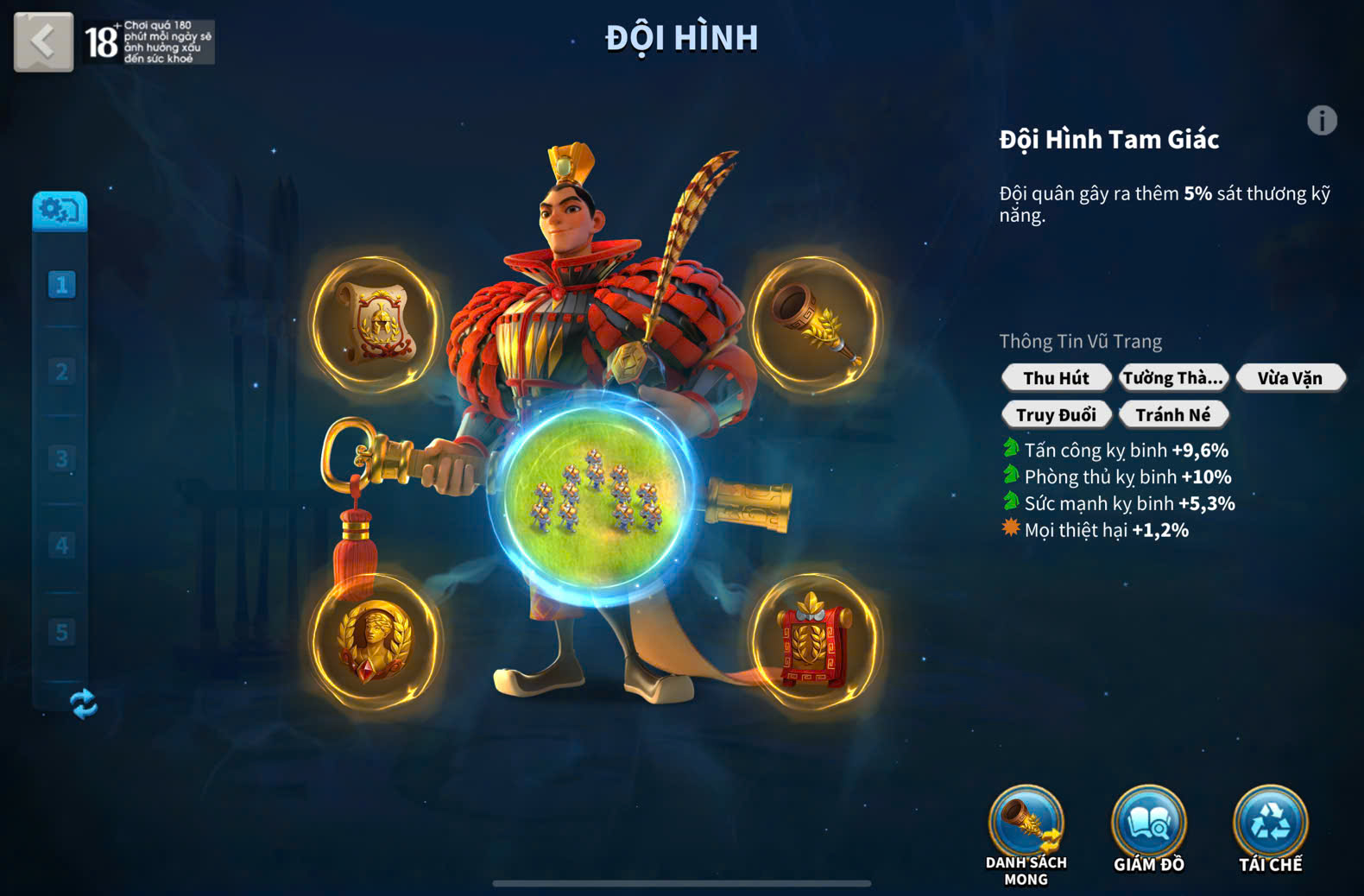Open the formation info icon
This screenshot has width=1364, height=896.
coord(1321,121)
